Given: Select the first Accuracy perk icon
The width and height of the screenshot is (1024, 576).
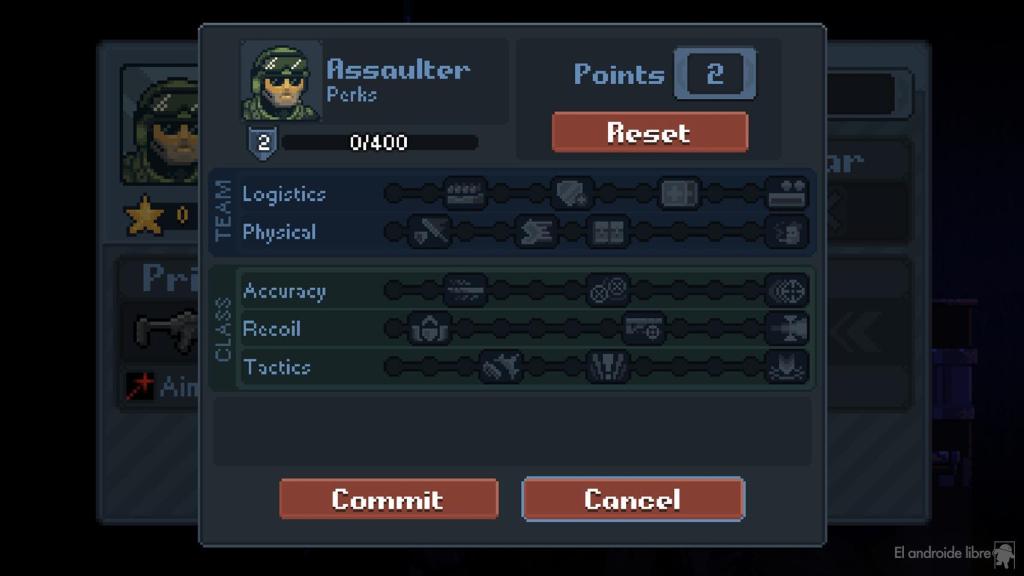Looking at the screenshot, I should 465,291.
